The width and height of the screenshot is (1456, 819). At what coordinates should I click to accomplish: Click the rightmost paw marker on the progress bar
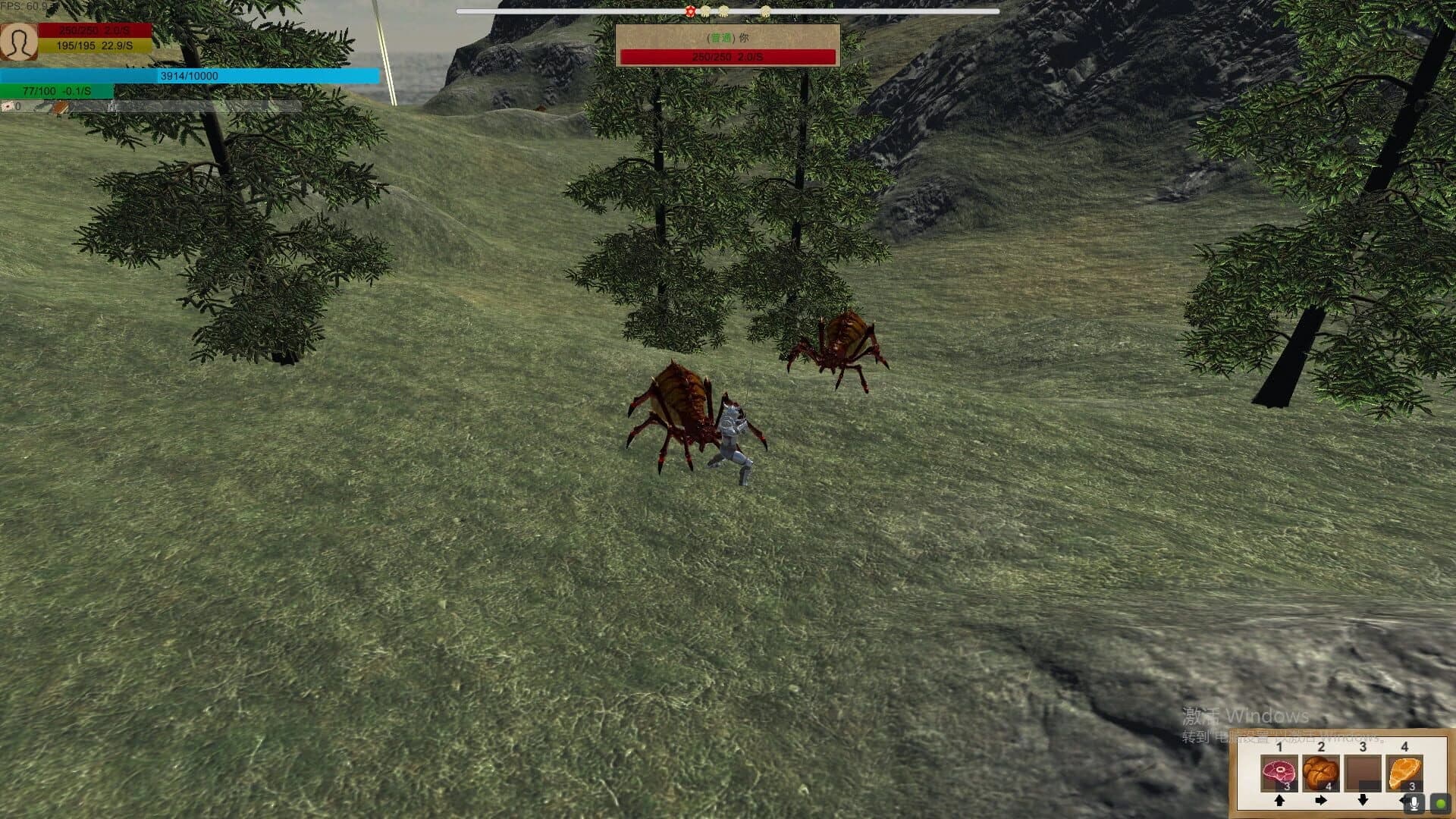point(766,11)
